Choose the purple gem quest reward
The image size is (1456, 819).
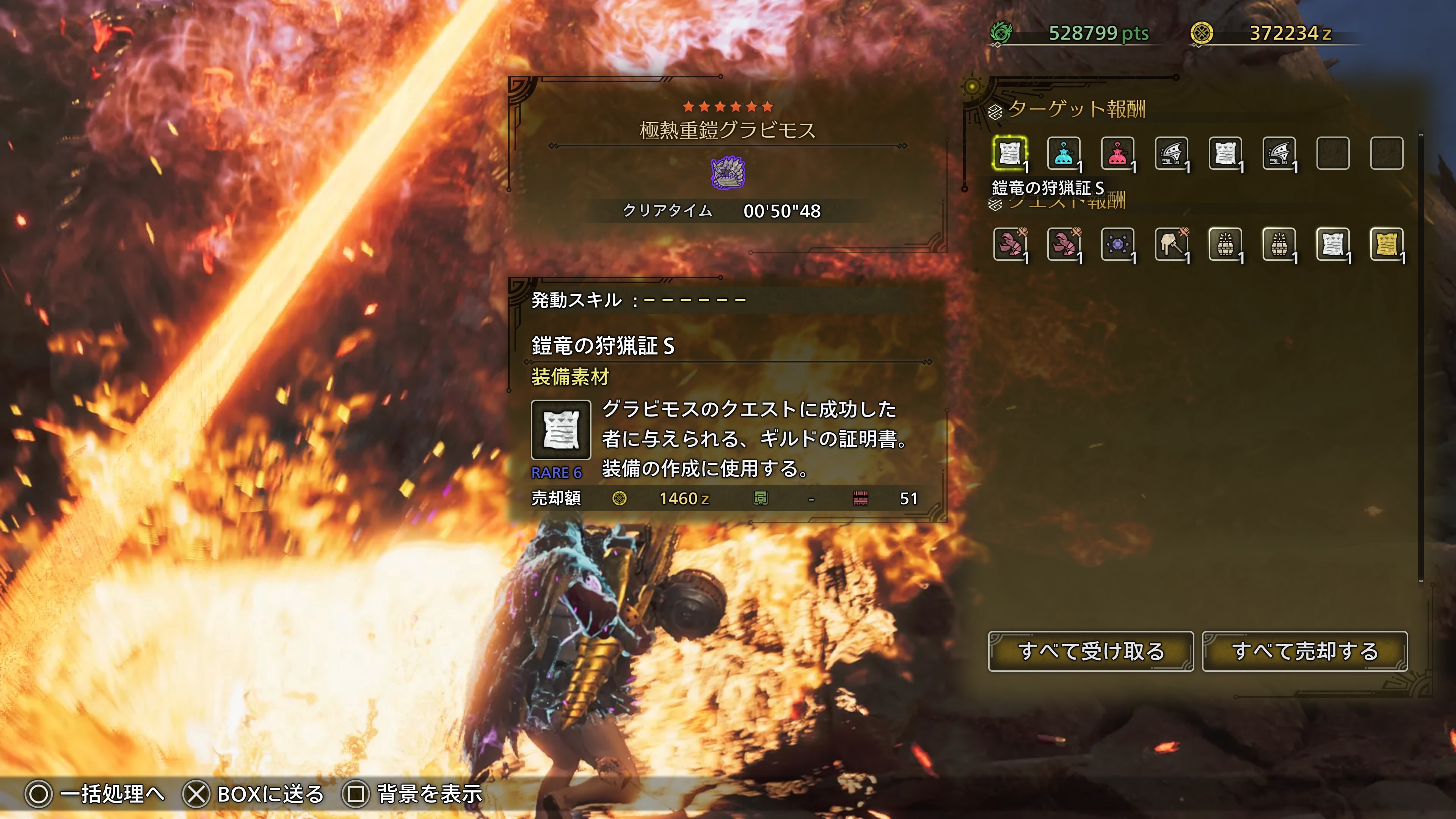pyautogui.click(x=1117, y=244)
